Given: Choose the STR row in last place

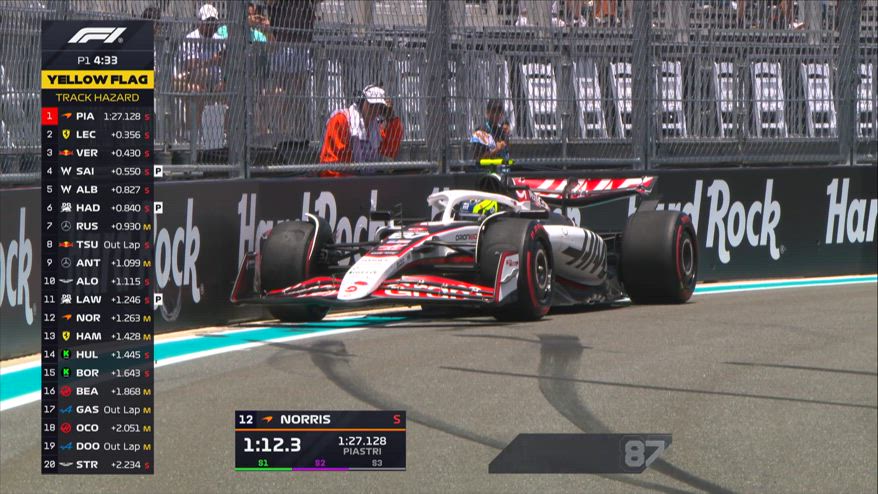Looking at the screenshot, I should point(97,464).
